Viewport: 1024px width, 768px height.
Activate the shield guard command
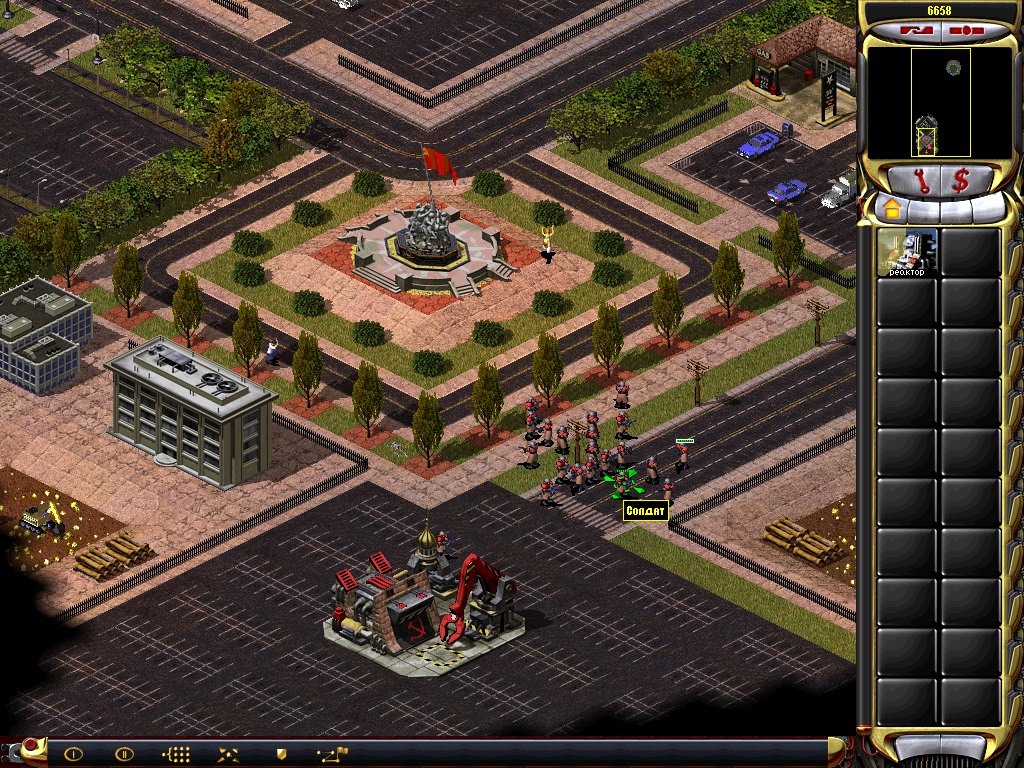click(281, 753)
